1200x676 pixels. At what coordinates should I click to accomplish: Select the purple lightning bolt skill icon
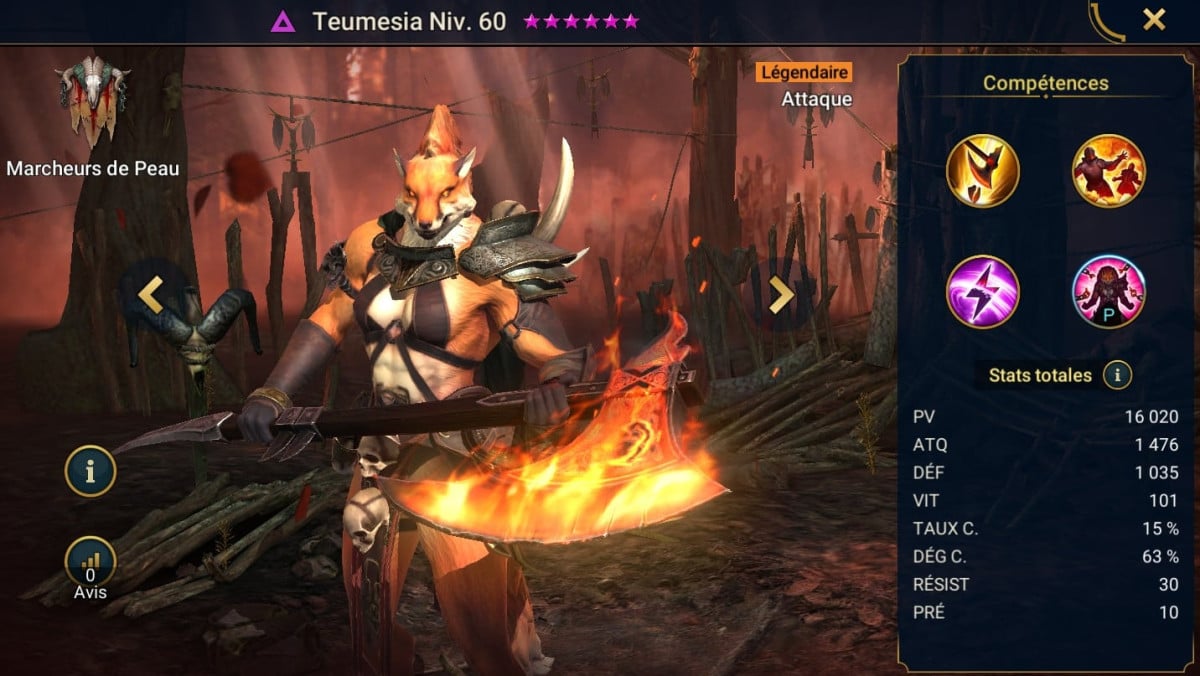tap(983, 291)
